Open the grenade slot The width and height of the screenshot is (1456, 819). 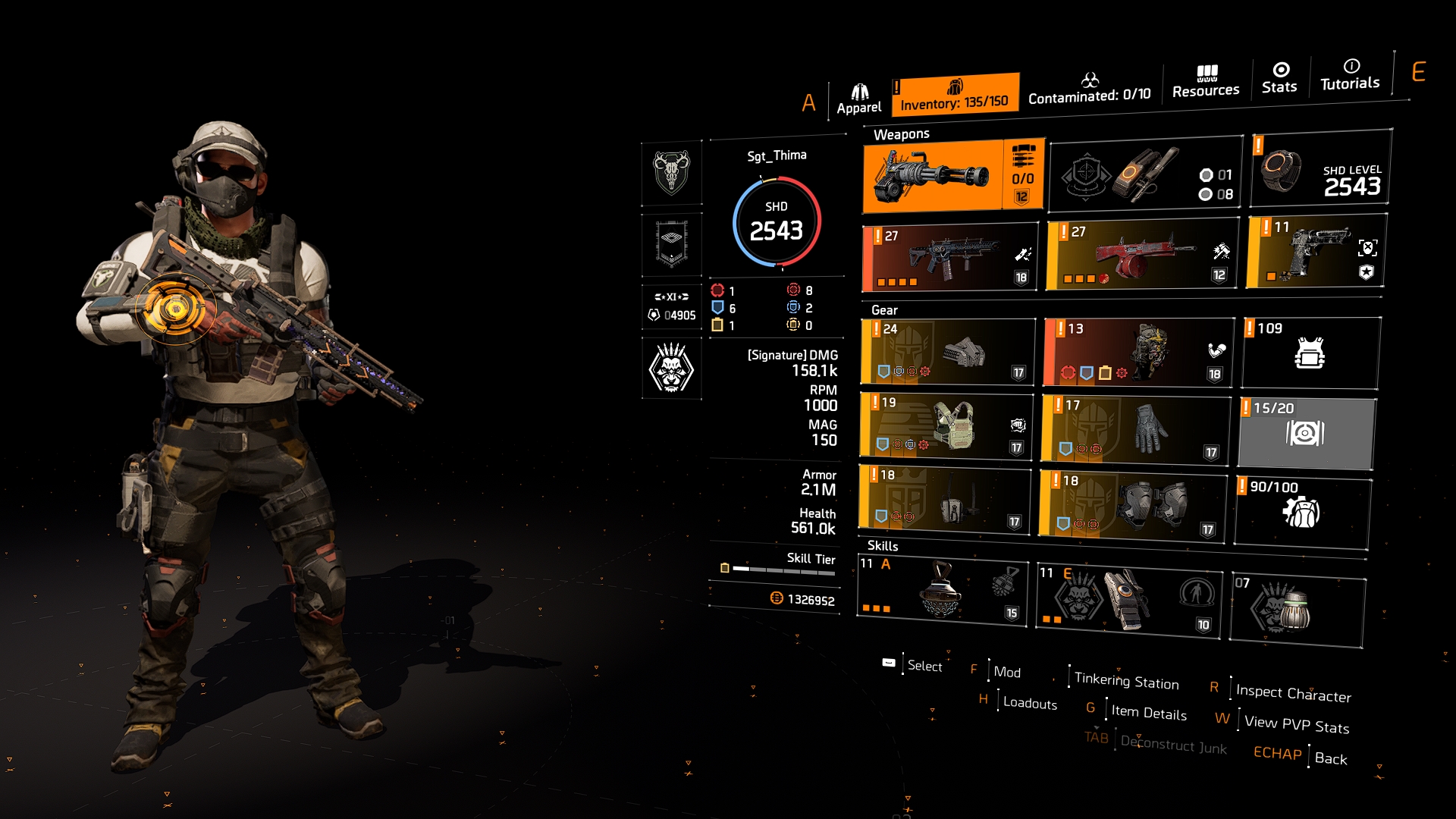pos(1296,610)
